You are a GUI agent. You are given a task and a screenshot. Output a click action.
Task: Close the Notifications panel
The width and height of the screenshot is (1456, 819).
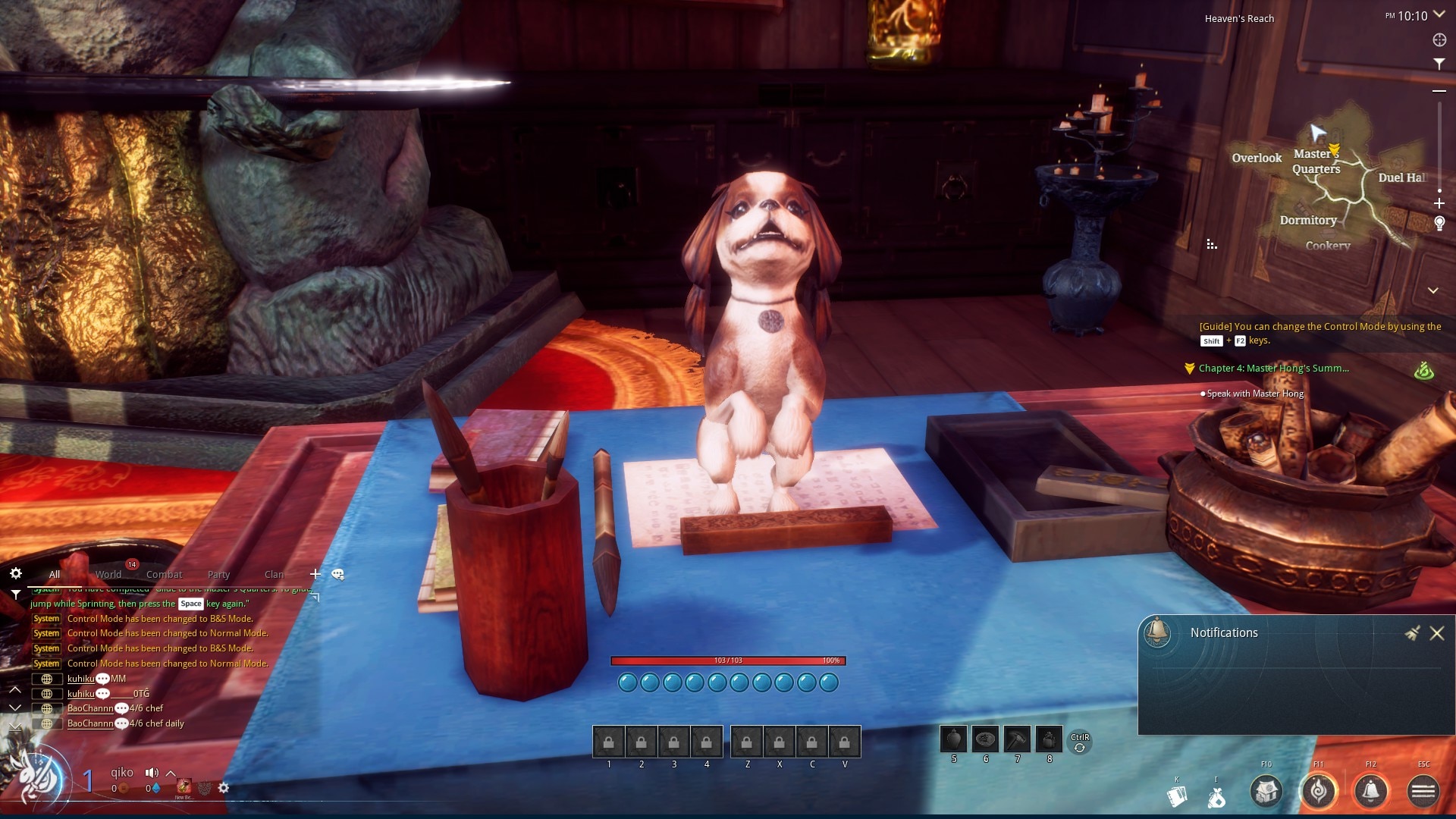(x=1436, y=633)
